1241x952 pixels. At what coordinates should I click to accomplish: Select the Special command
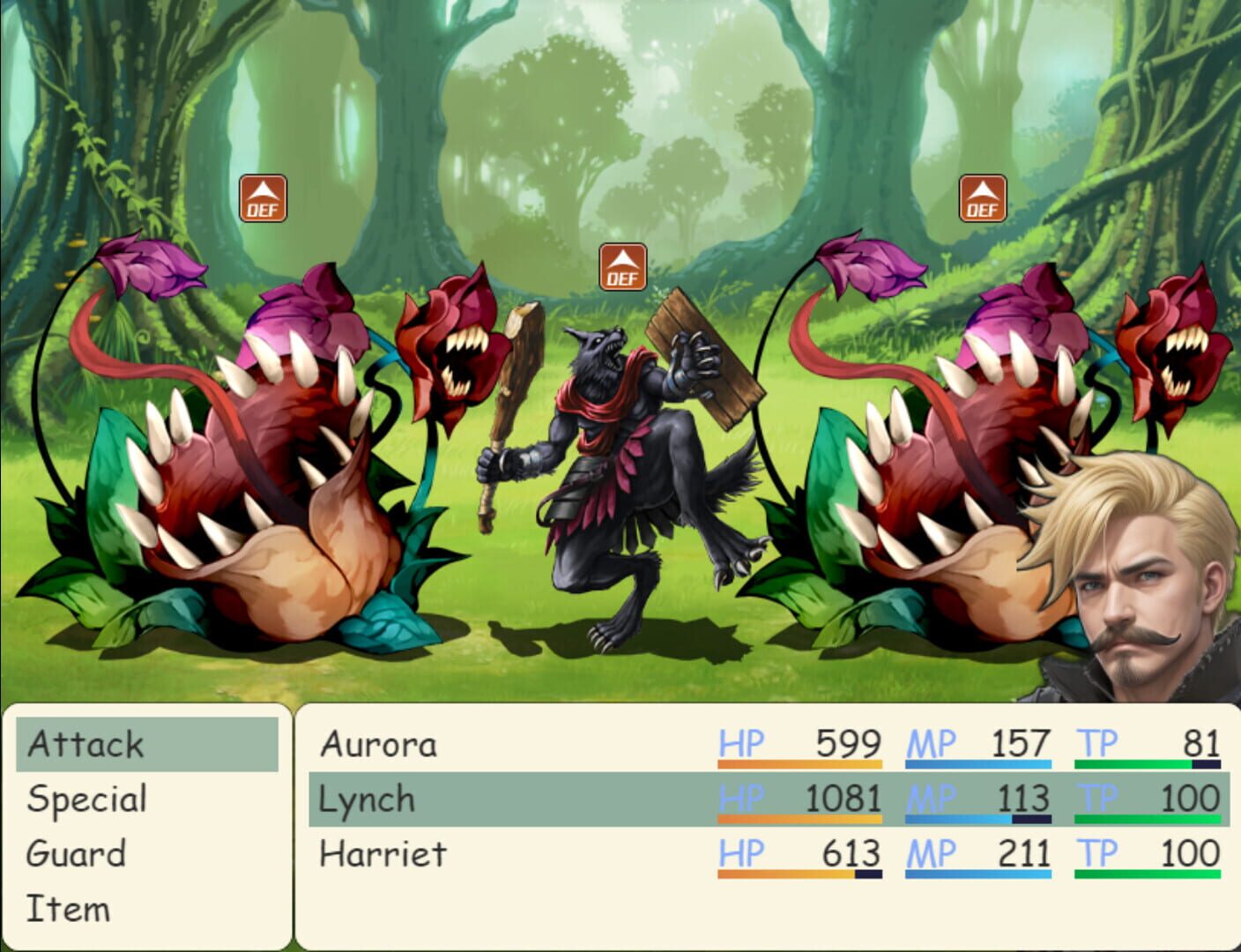click(85, 799)
